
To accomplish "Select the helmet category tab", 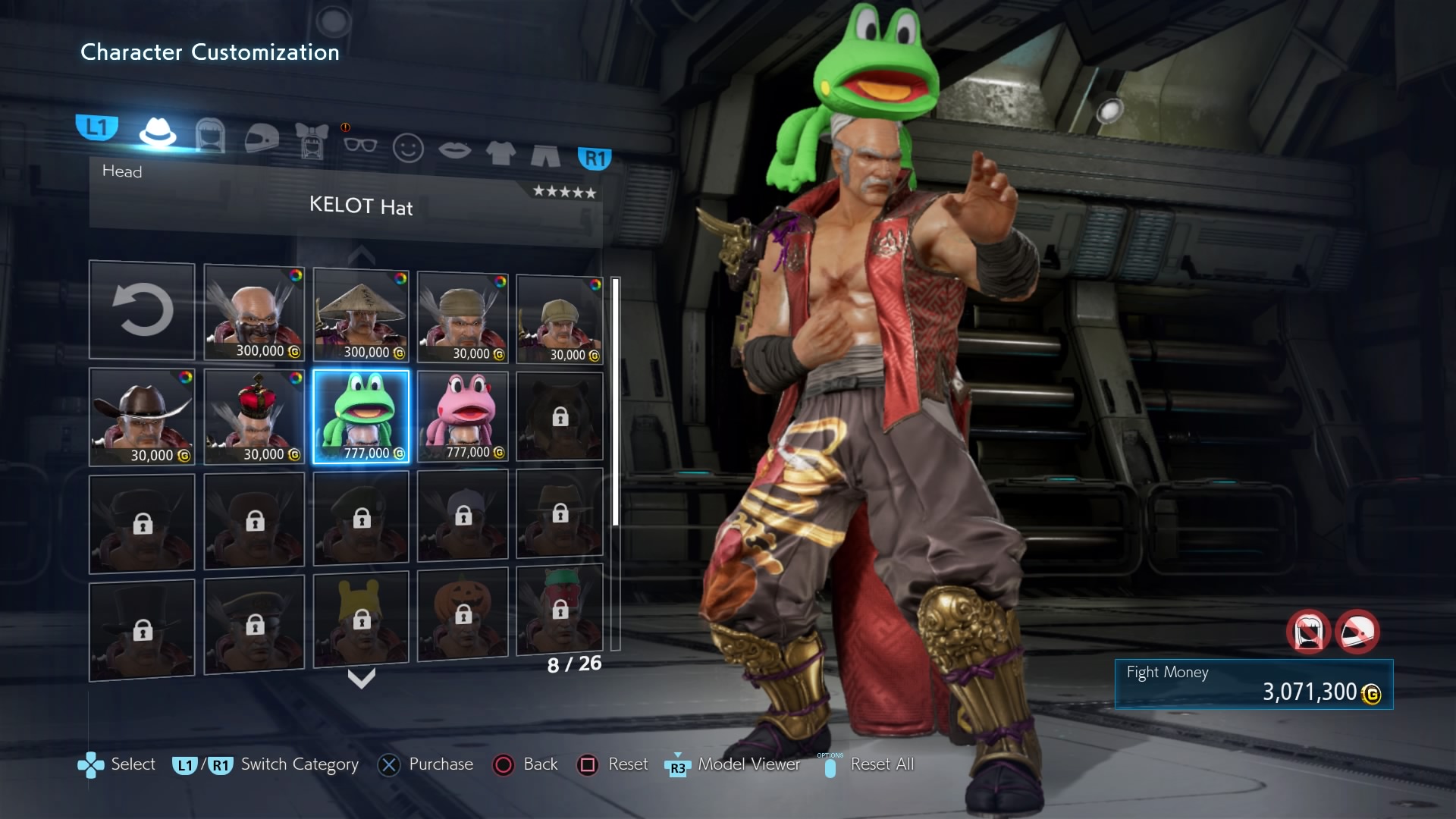I will click(262, 139).
